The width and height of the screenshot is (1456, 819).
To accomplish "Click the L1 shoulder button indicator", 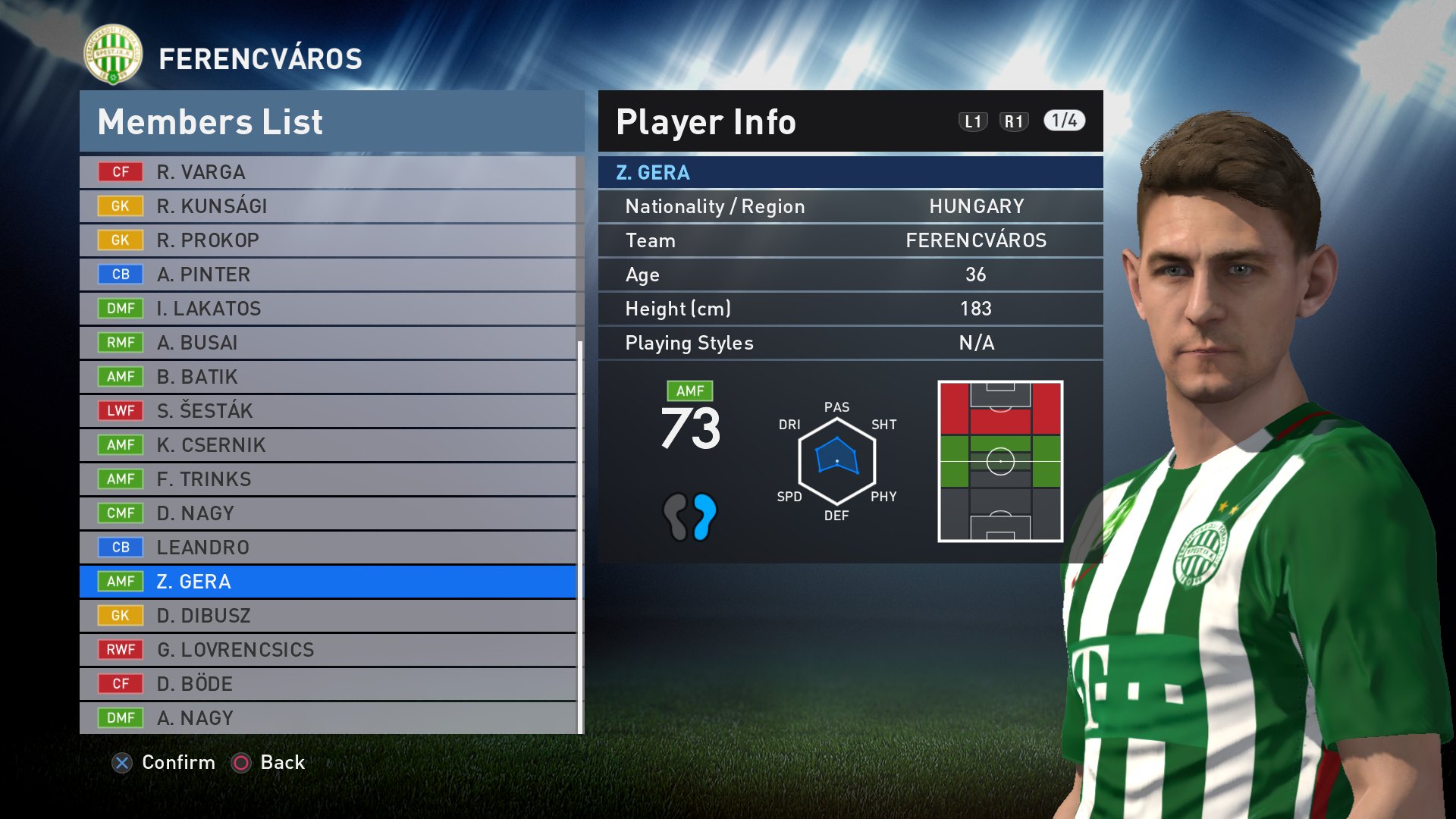I will 974,120.
